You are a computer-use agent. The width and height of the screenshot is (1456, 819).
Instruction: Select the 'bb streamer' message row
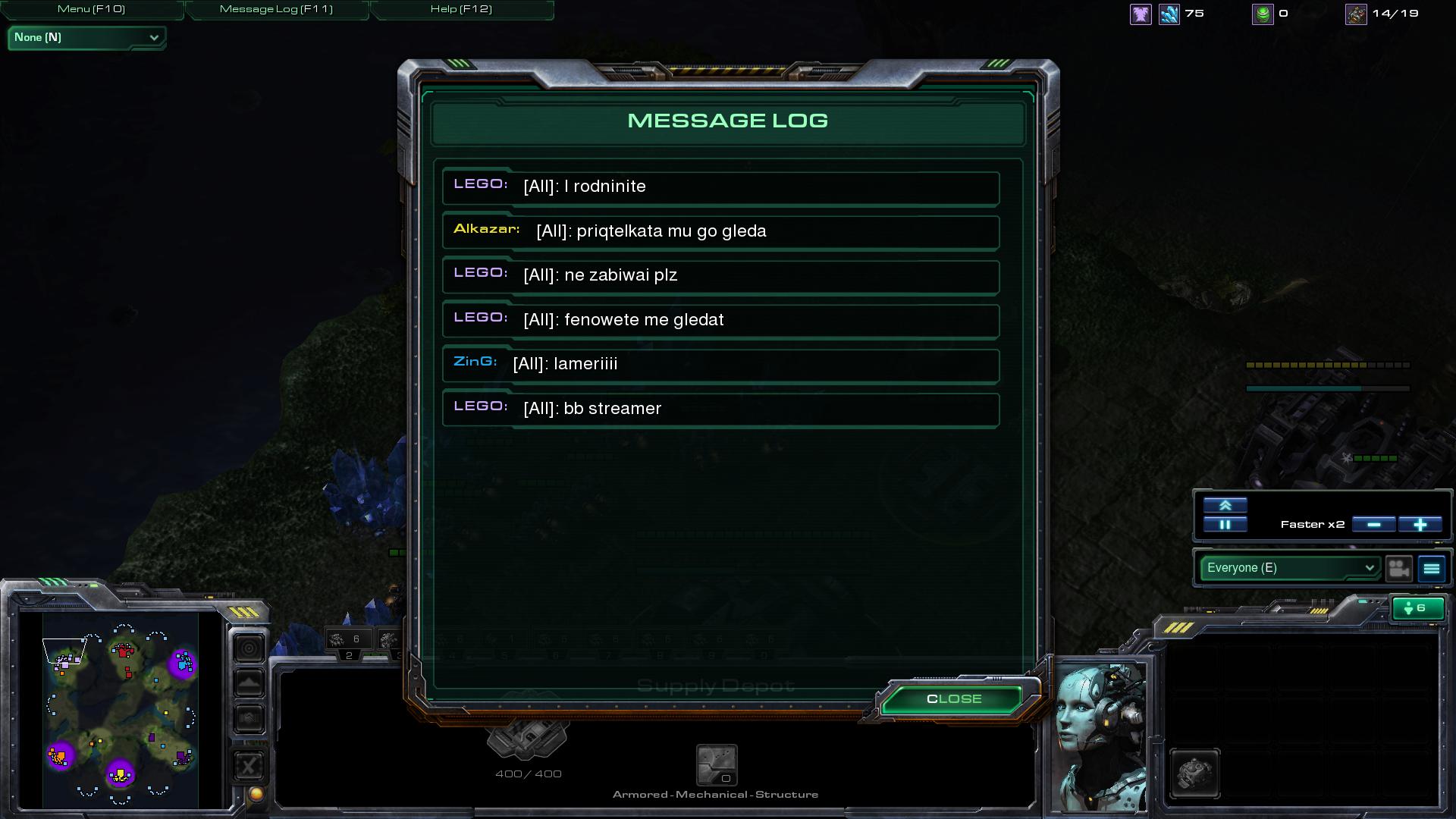pos(720,409)
